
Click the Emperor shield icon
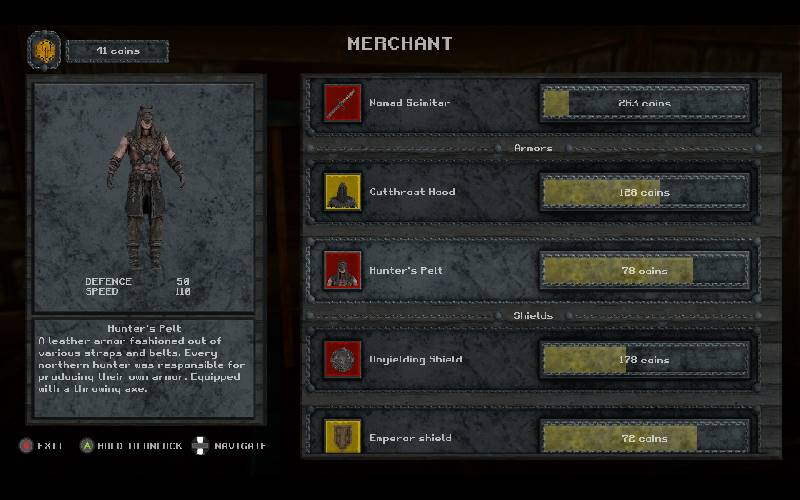342,437
